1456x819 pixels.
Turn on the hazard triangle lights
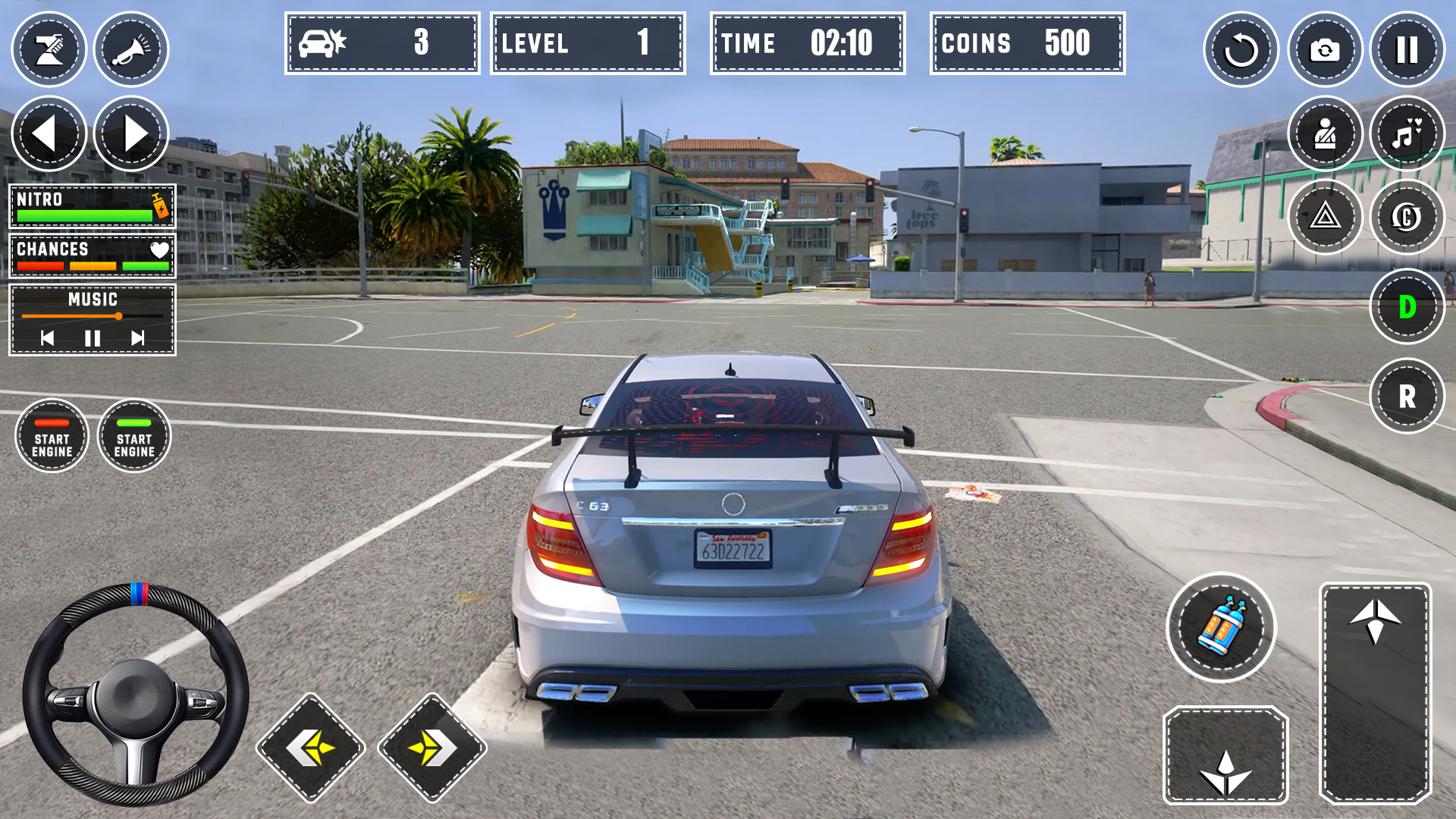1325,218
